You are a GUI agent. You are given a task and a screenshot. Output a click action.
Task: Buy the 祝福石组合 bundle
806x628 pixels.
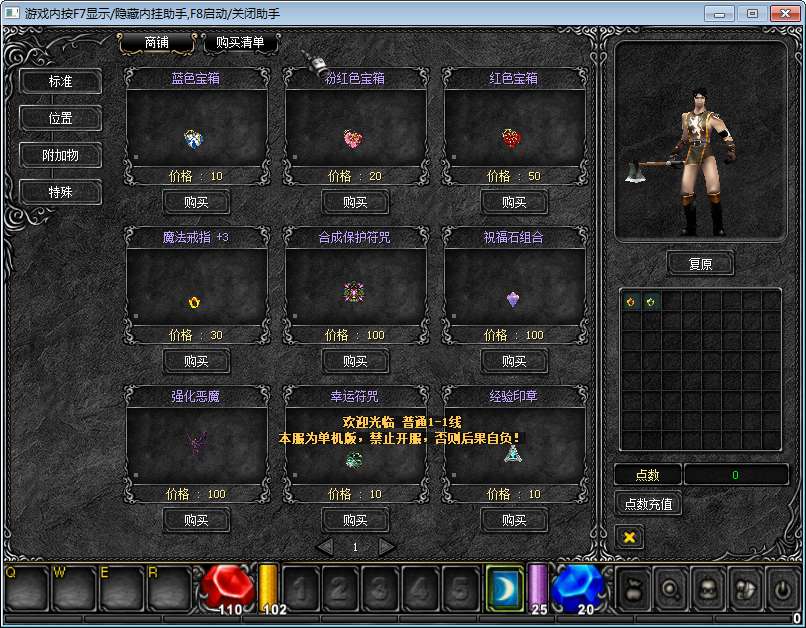pyautogui.click(x=514, y=361)
